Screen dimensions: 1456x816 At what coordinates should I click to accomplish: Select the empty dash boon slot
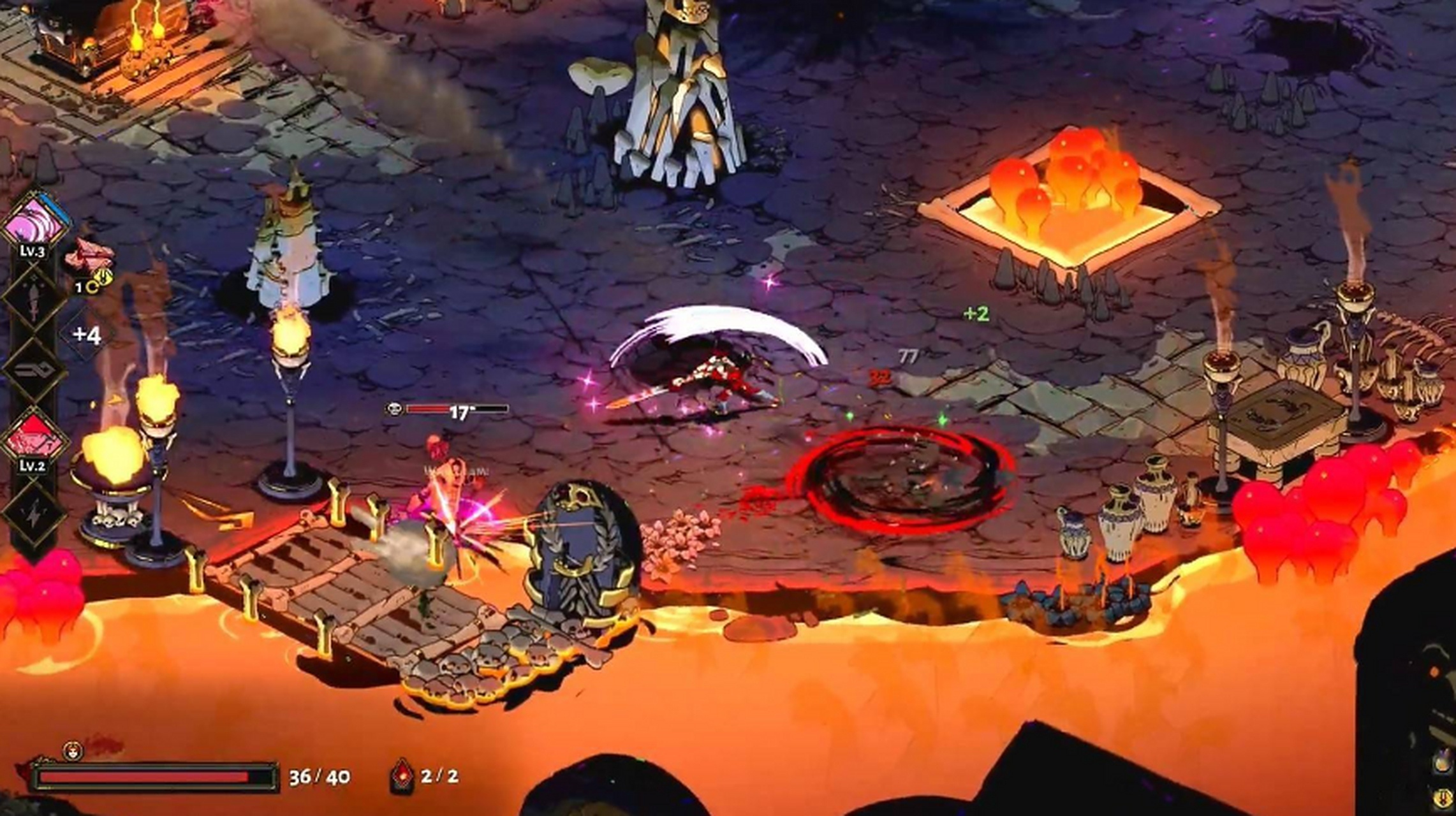(x=33, y=370)
